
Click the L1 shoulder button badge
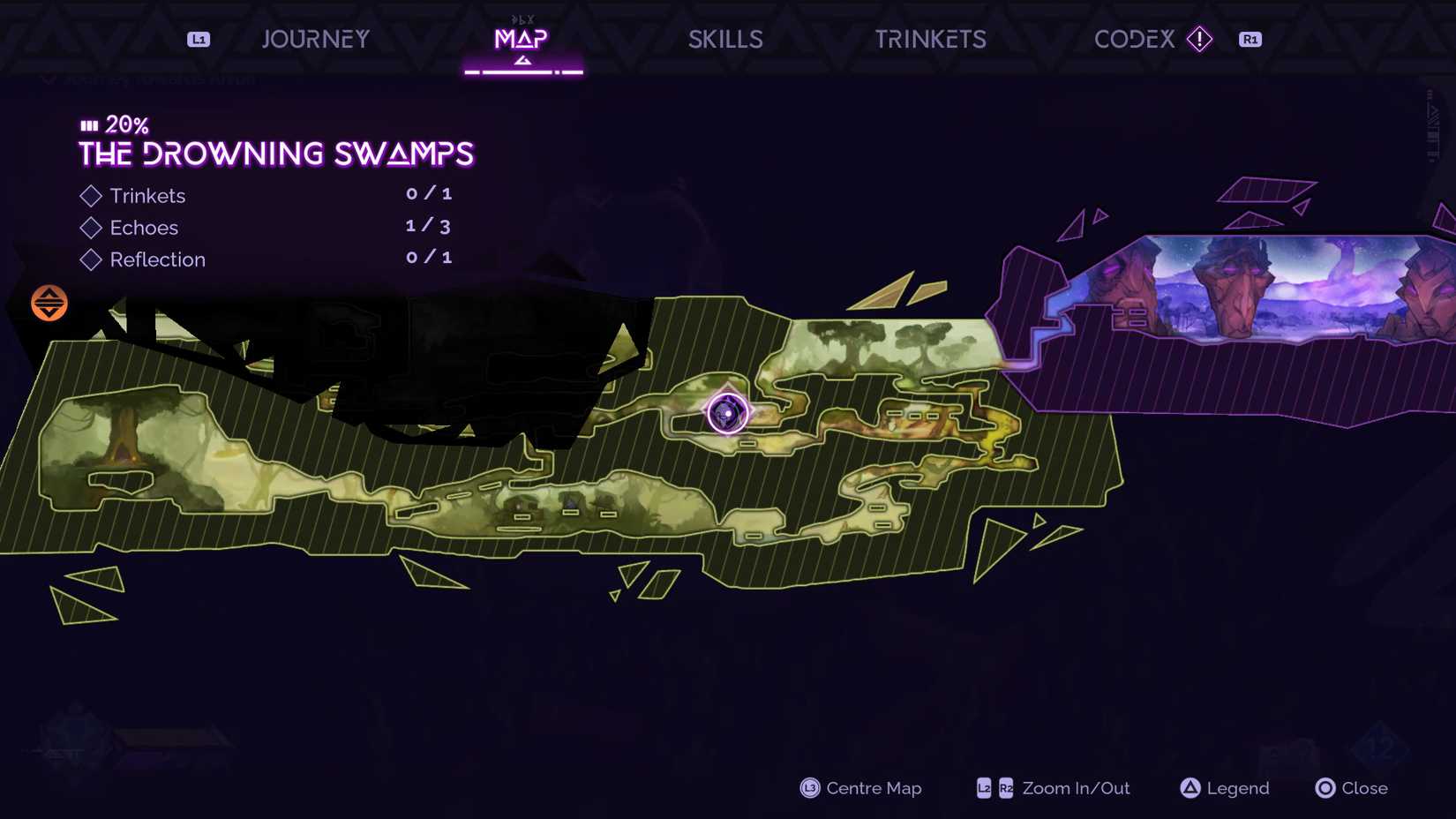(x=198, y=39)
